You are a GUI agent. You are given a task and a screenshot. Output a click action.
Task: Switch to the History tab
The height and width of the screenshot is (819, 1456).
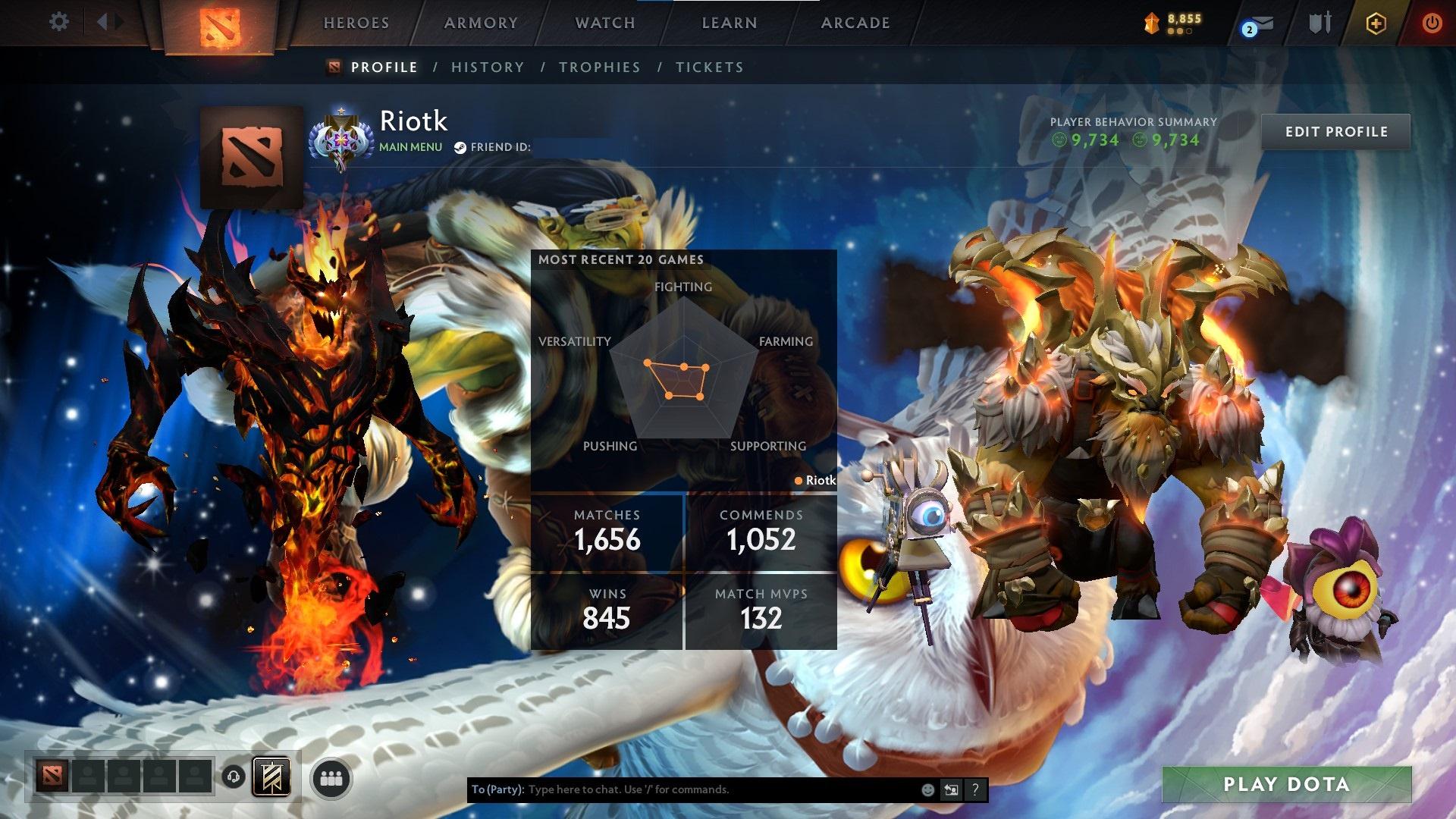(487, 67)
